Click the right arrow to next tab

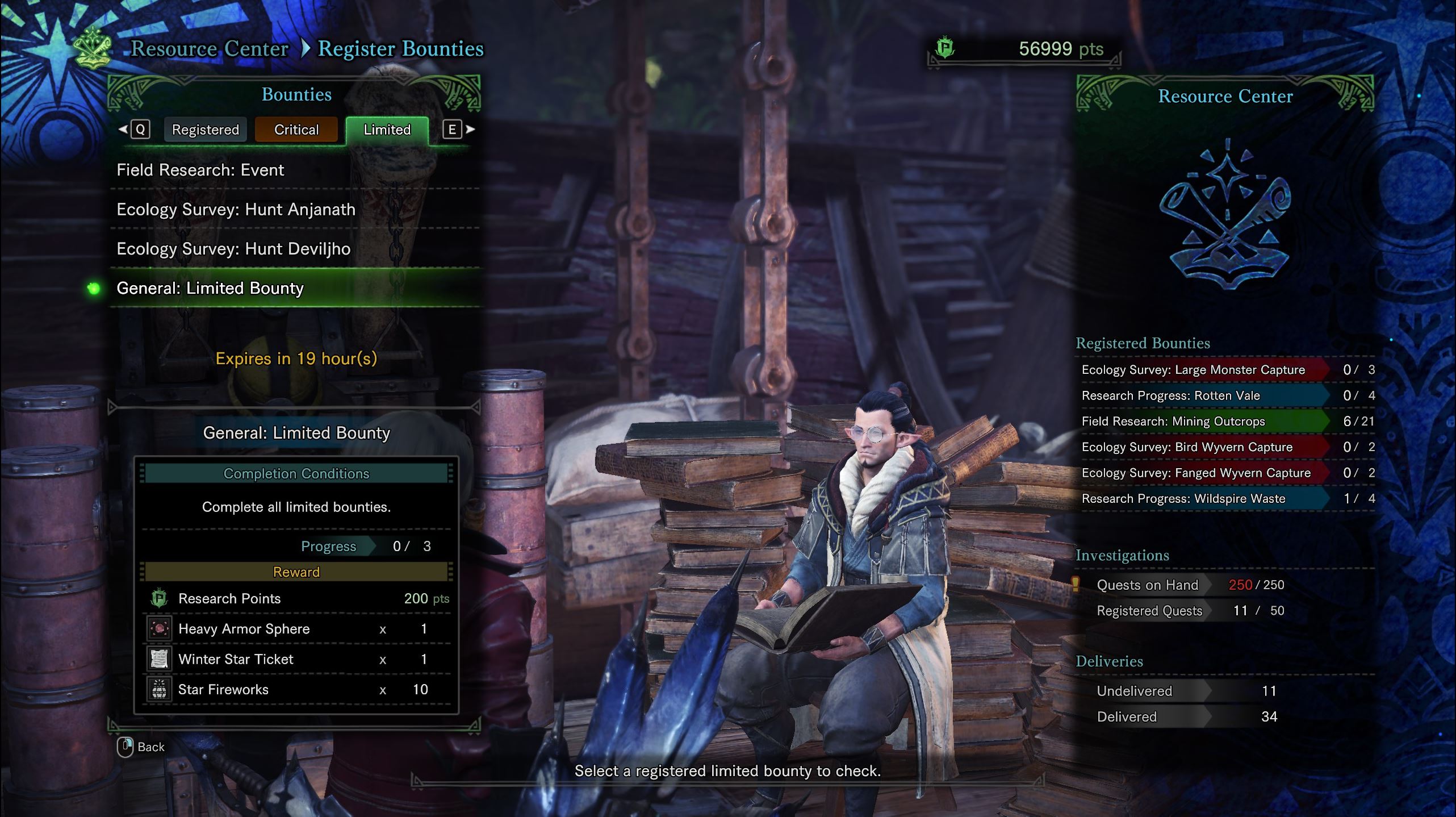tap(470, 130)
